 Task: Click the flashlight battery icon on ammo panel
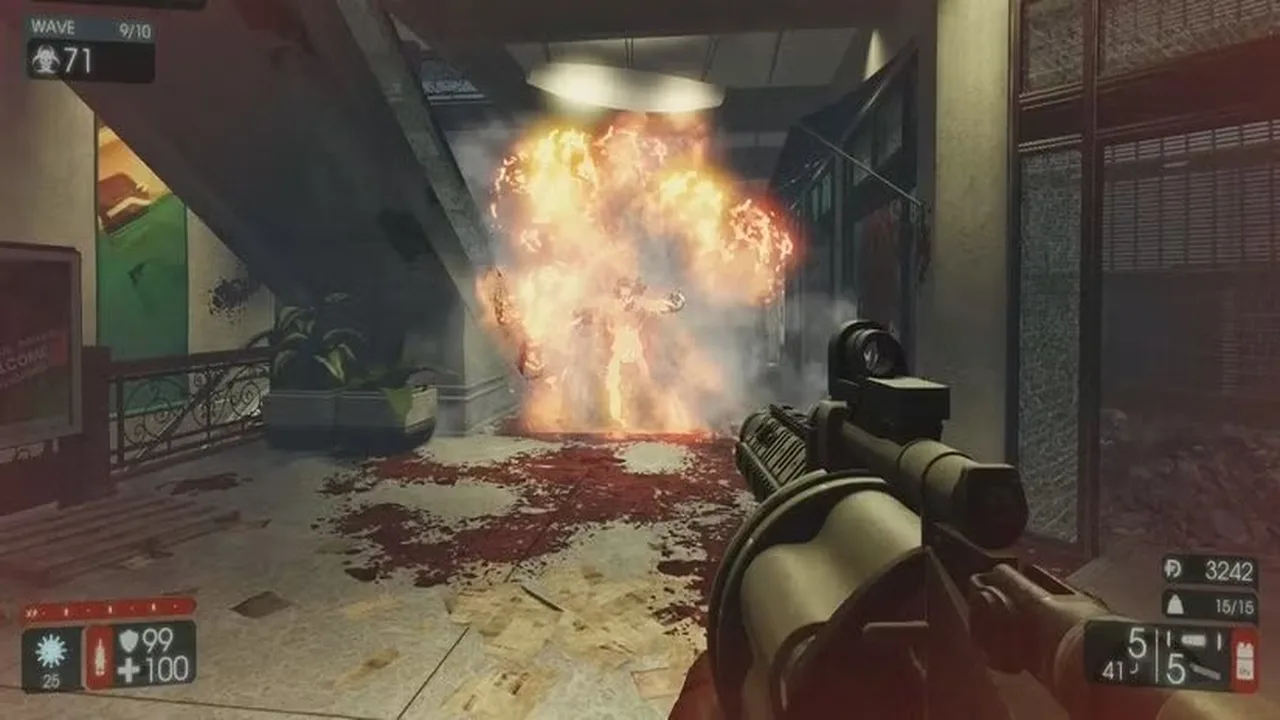[1243, 660]
